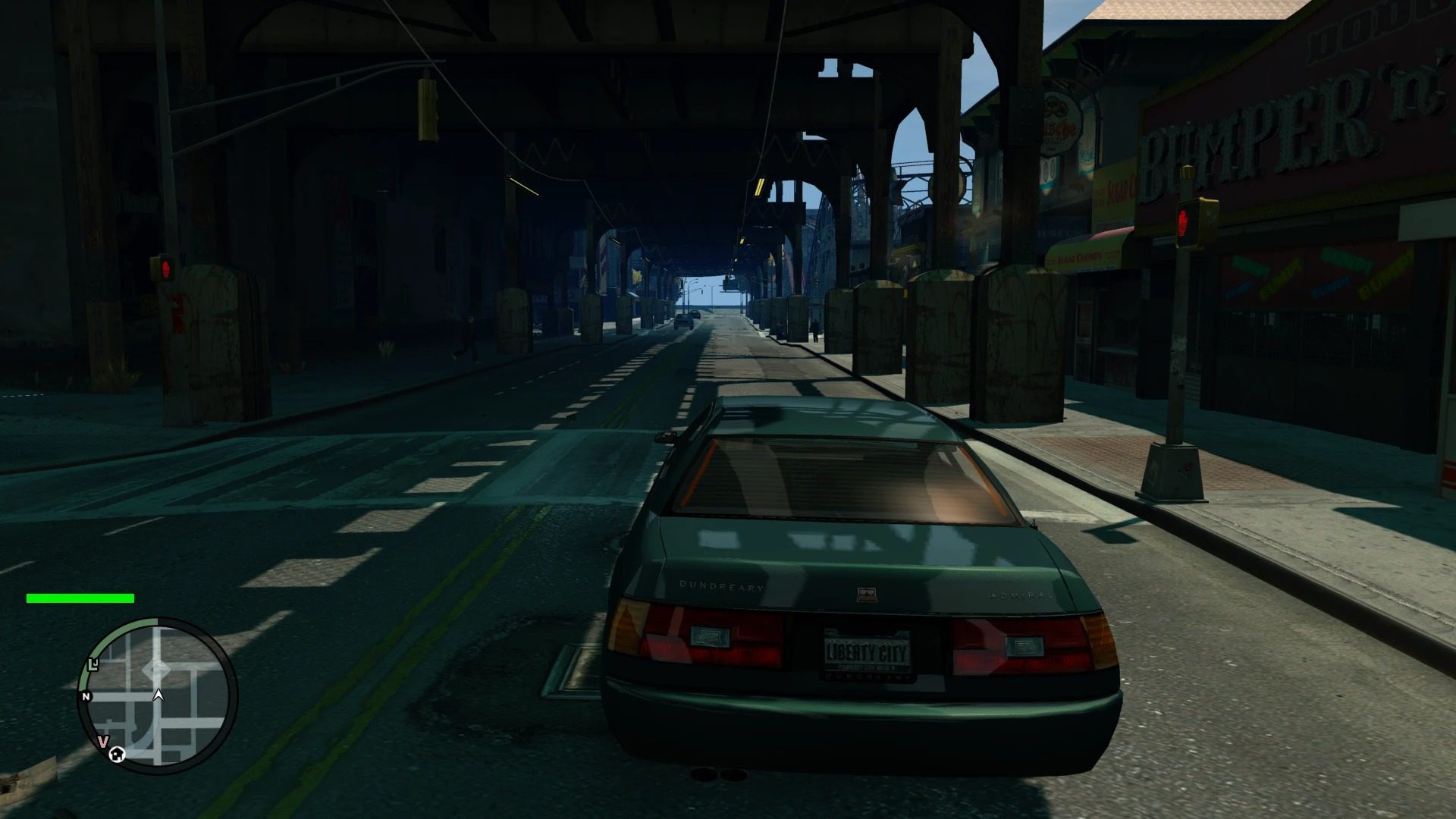Viewport: 1456px width, 819px height.
Task: Select the safehouse icon on the radar
Action: click(x=117, y=754)
